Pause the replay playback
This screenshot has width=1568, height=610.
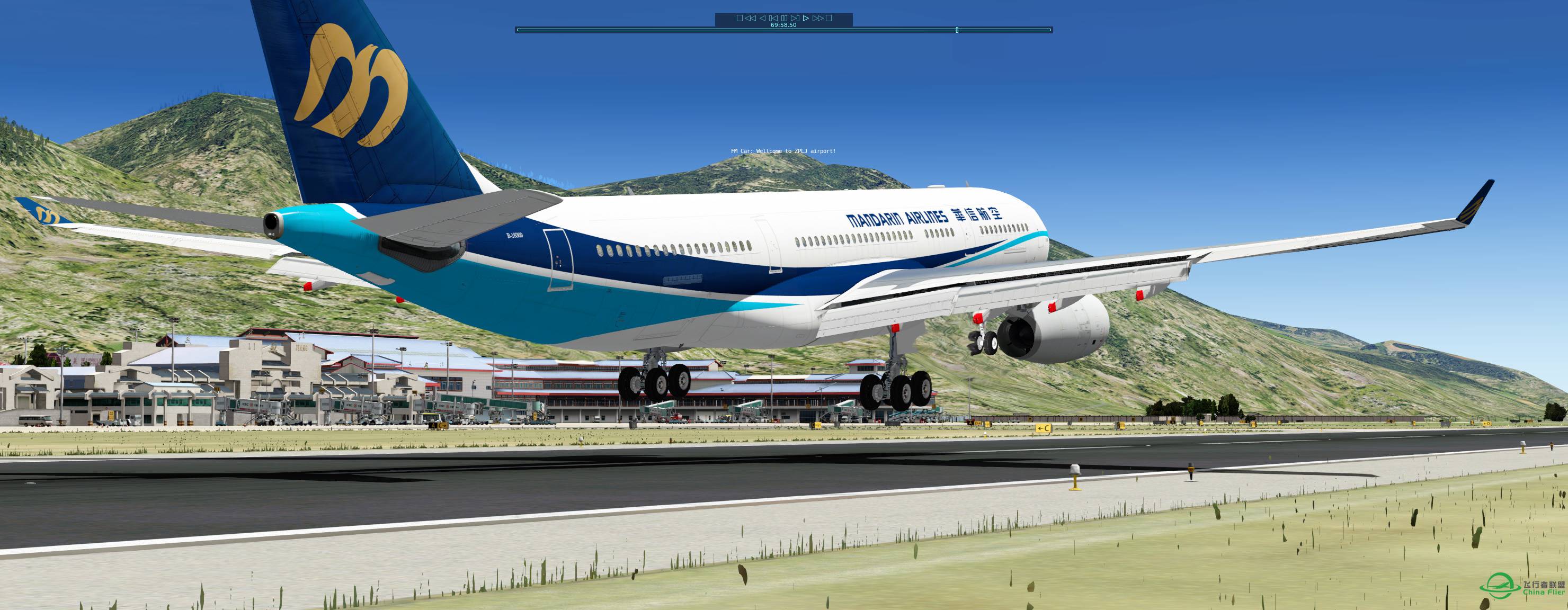[x=784, y=18]
